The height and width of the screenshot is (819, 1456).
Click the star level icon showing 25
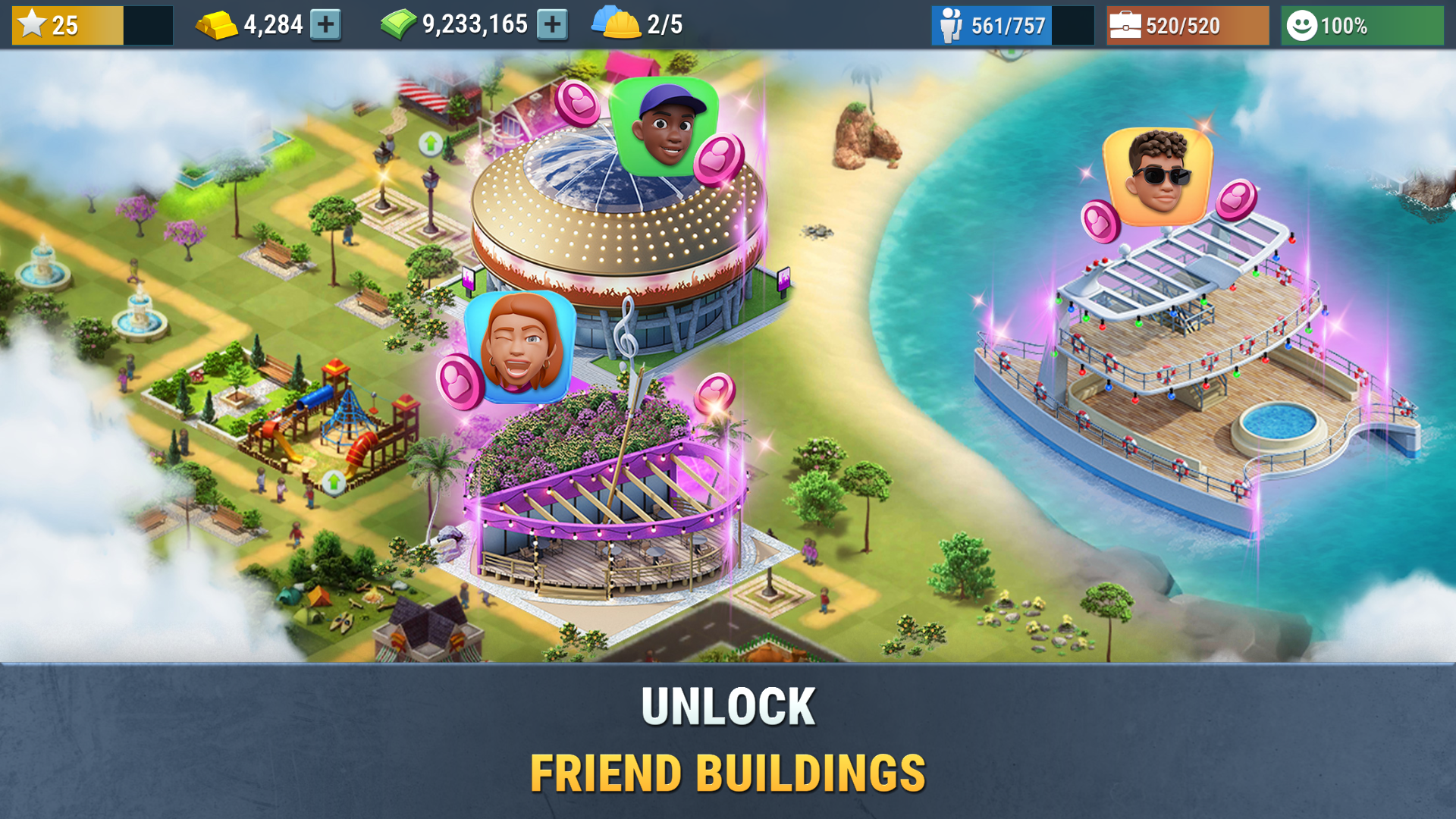tap(34, 24)
